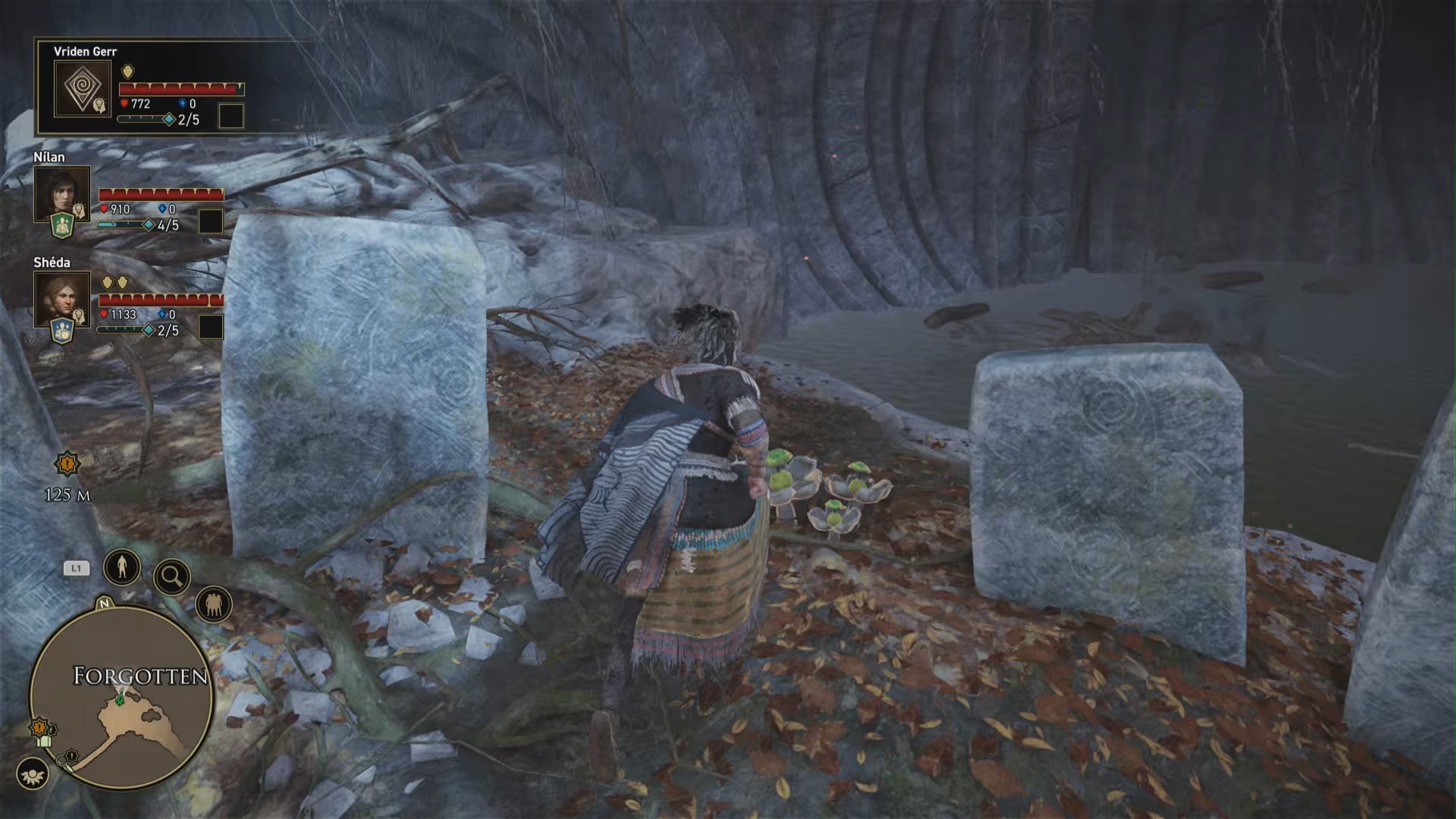Screen dimensions: 1456x819
Task: Click Shéda's blue shield class badge
Action: click(x=61, y=331)
